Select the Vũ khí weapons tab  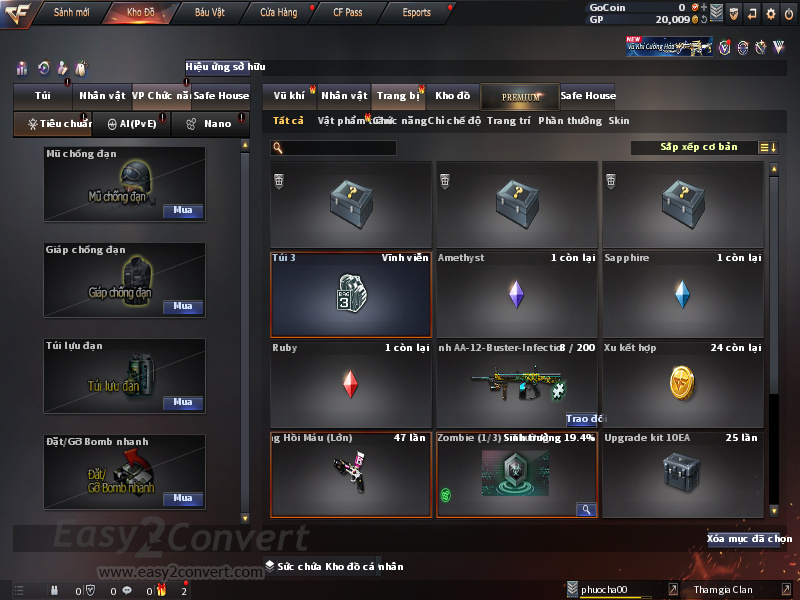290,96
